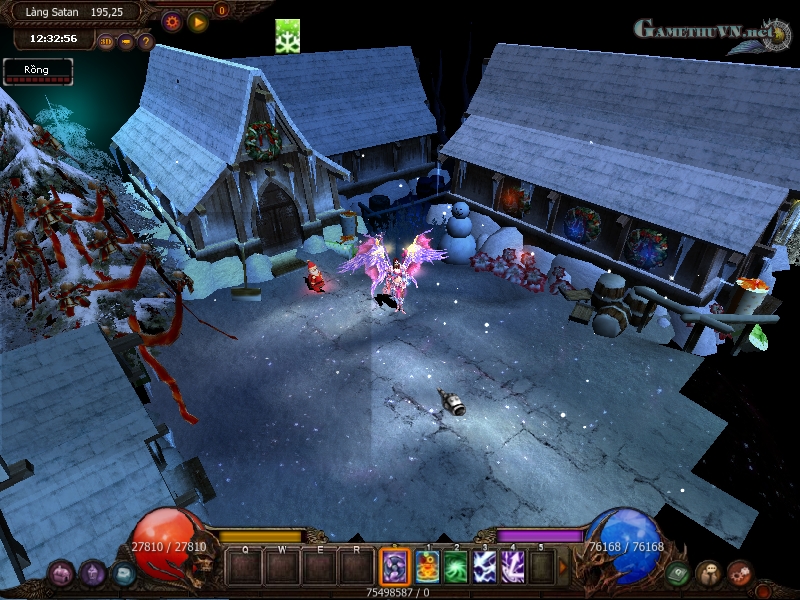Open the green book icon
800x600 pixels.
[x=677, y=573]
